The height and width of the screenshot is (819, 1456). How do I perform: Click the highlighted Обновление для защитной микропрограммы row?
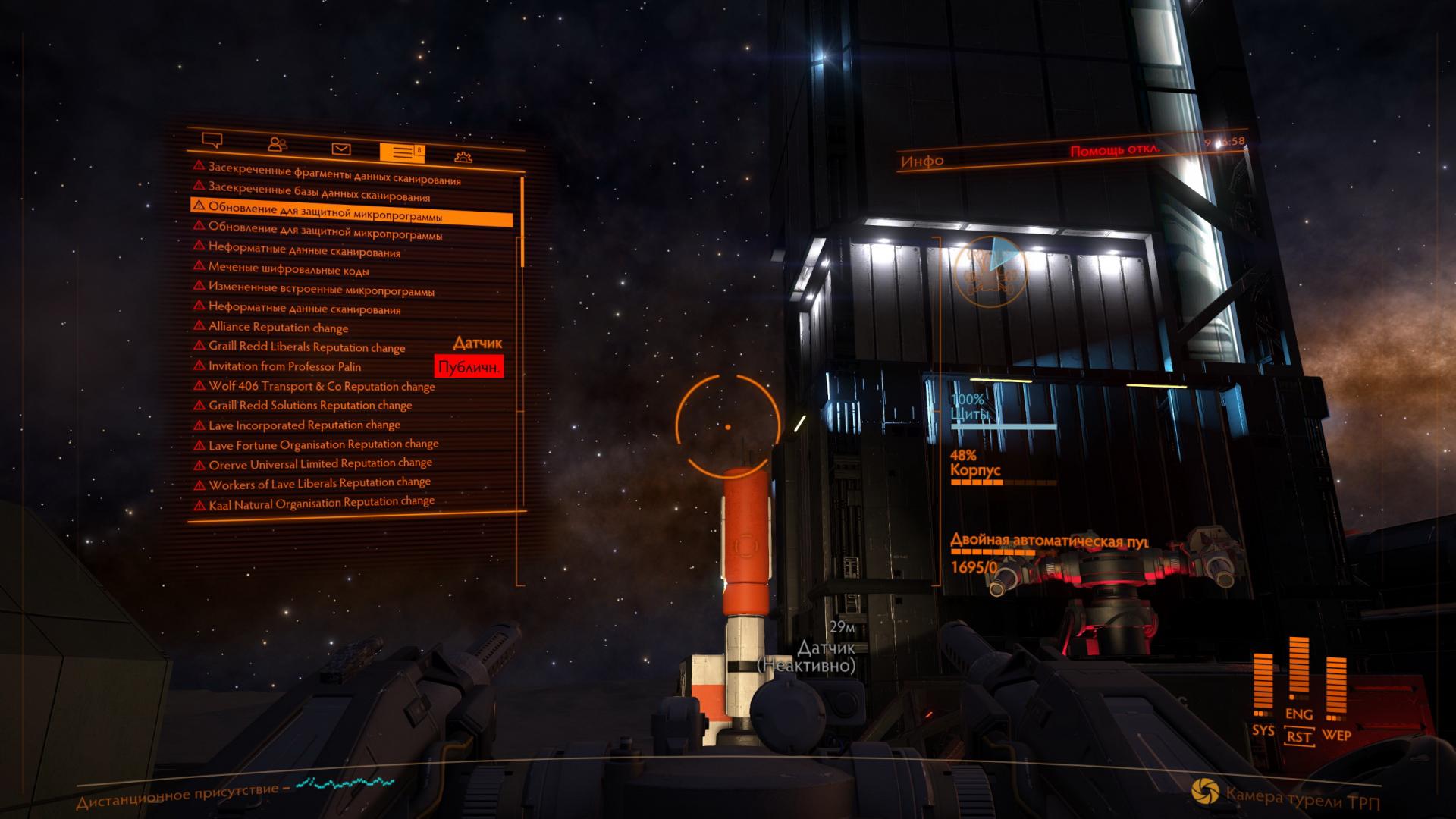pyautogui.click(x=351, y=212)
